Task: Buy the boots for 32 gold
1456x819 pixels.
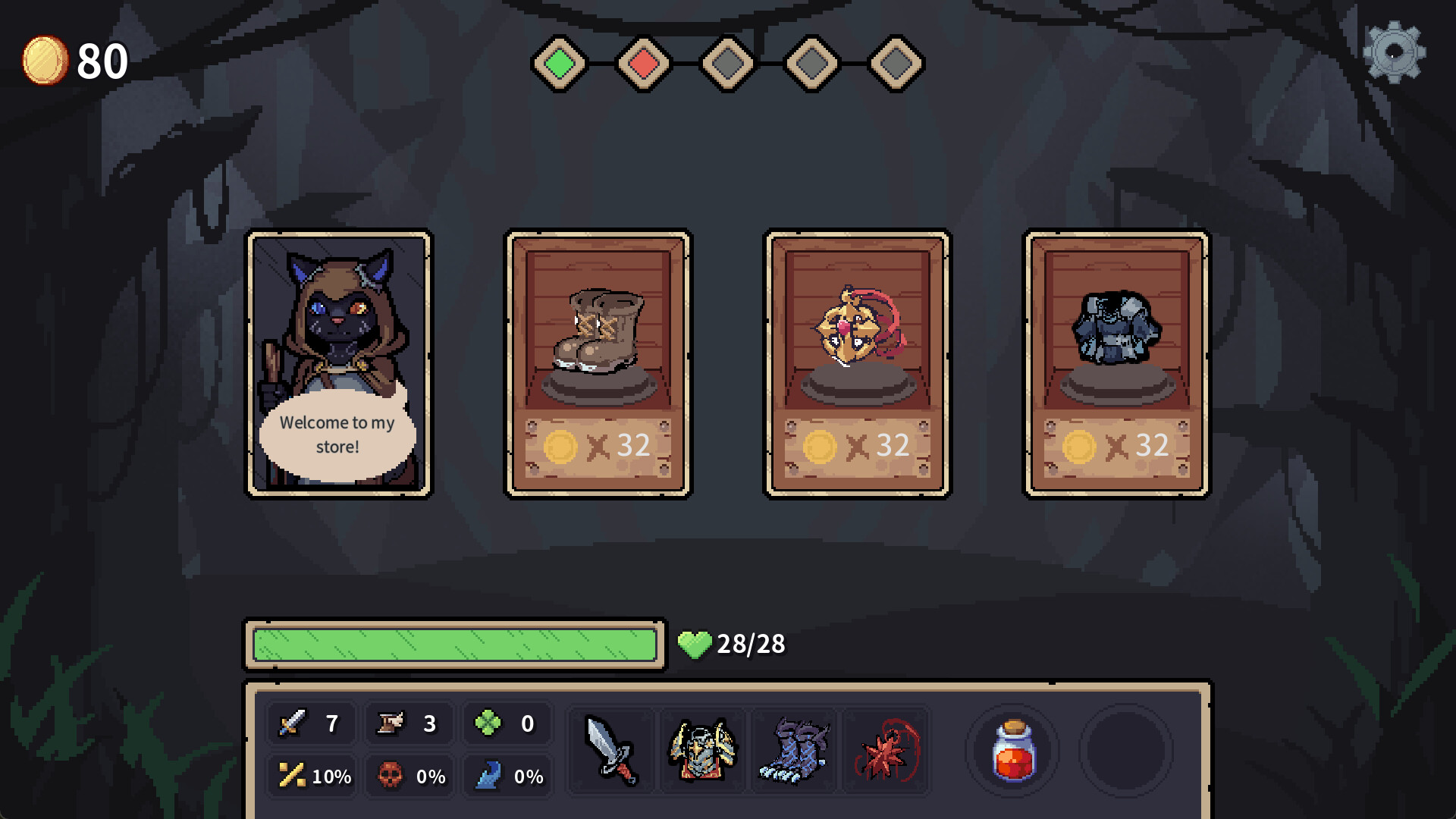Action: pyautogui.click(x=598, y=362)
